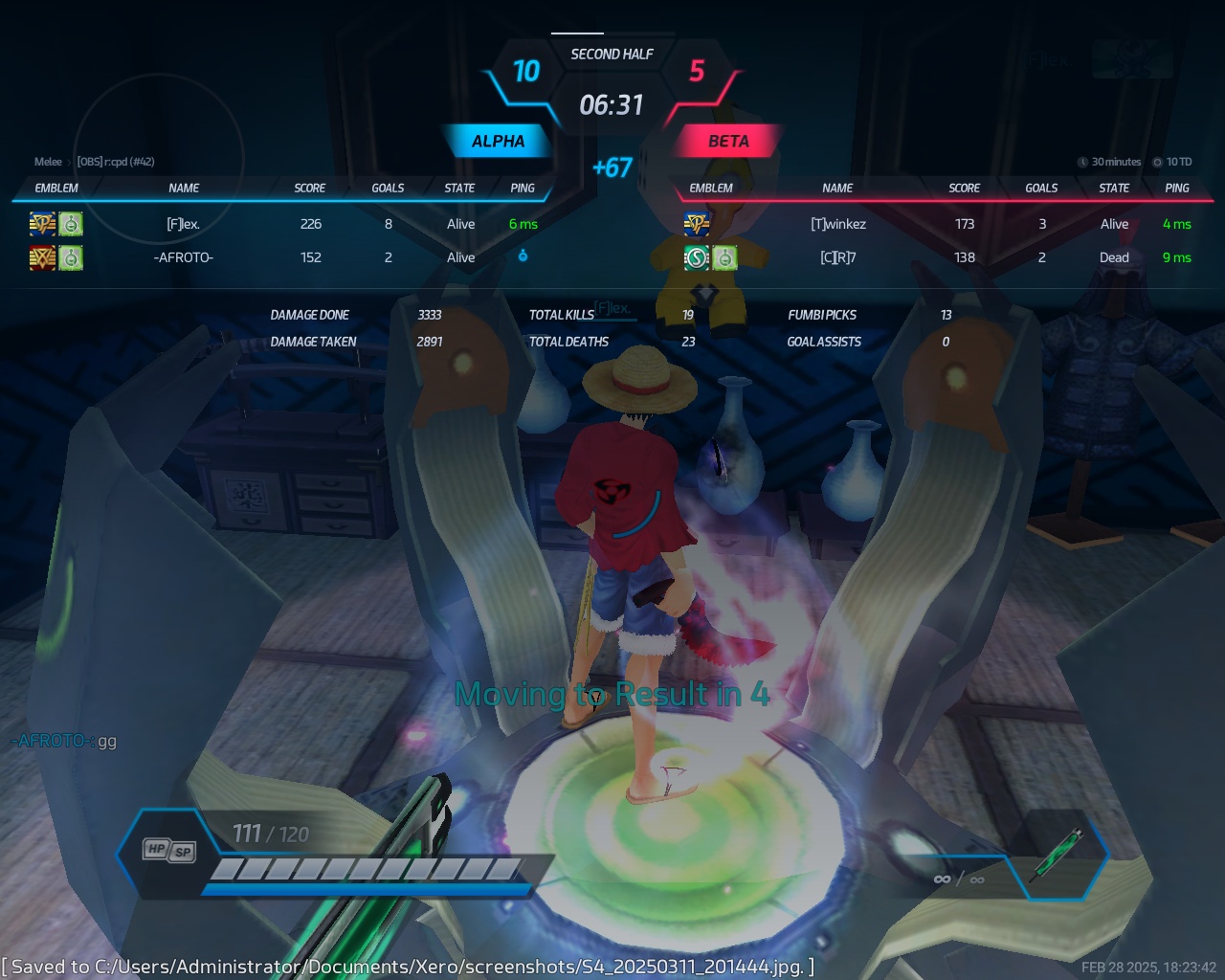This screenshot has height=980, width=1225.
Task: Click the green sword weapon icon
Action: 1057,855
